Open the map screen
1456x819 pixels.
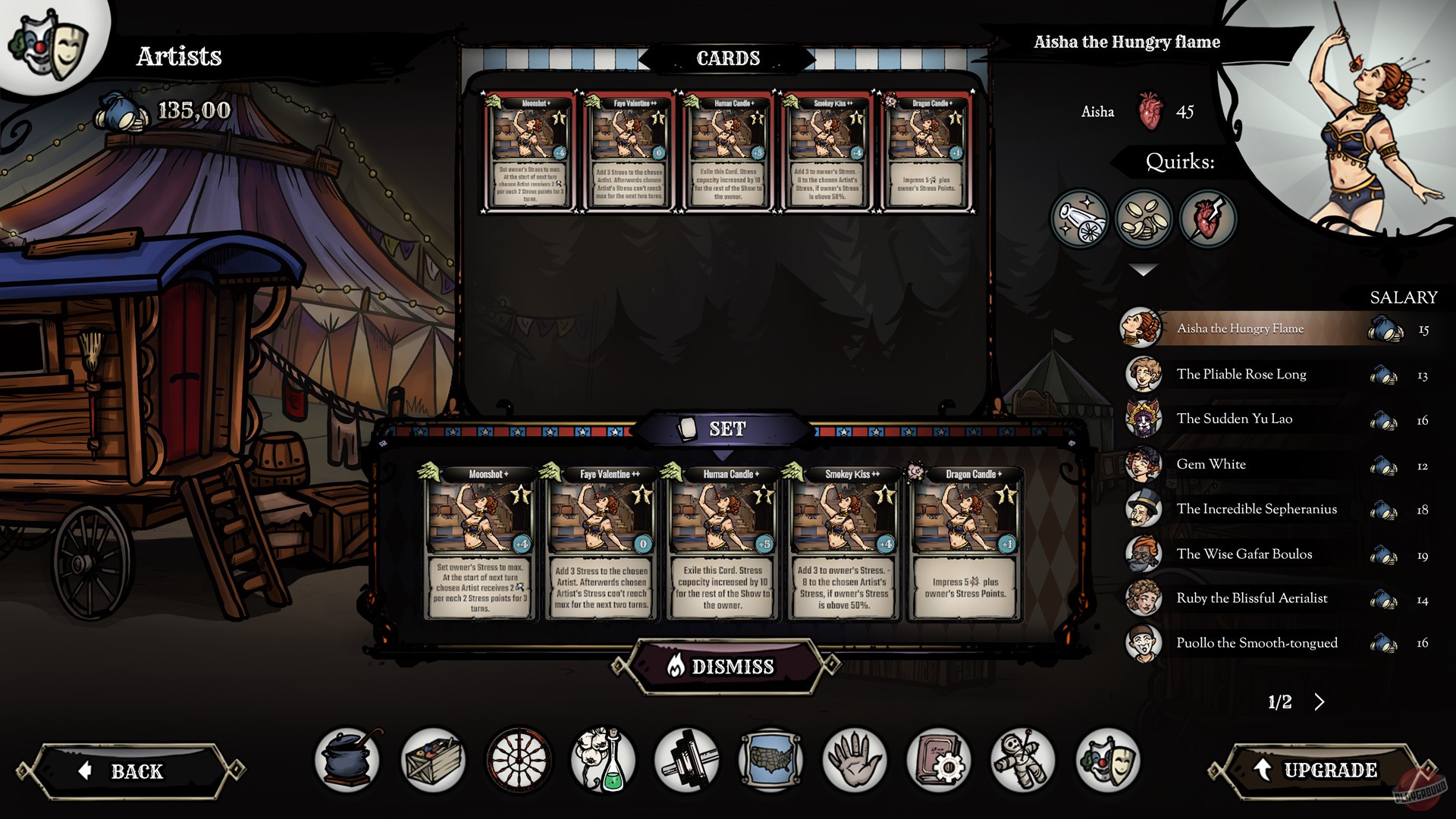(x=770, y=759)
